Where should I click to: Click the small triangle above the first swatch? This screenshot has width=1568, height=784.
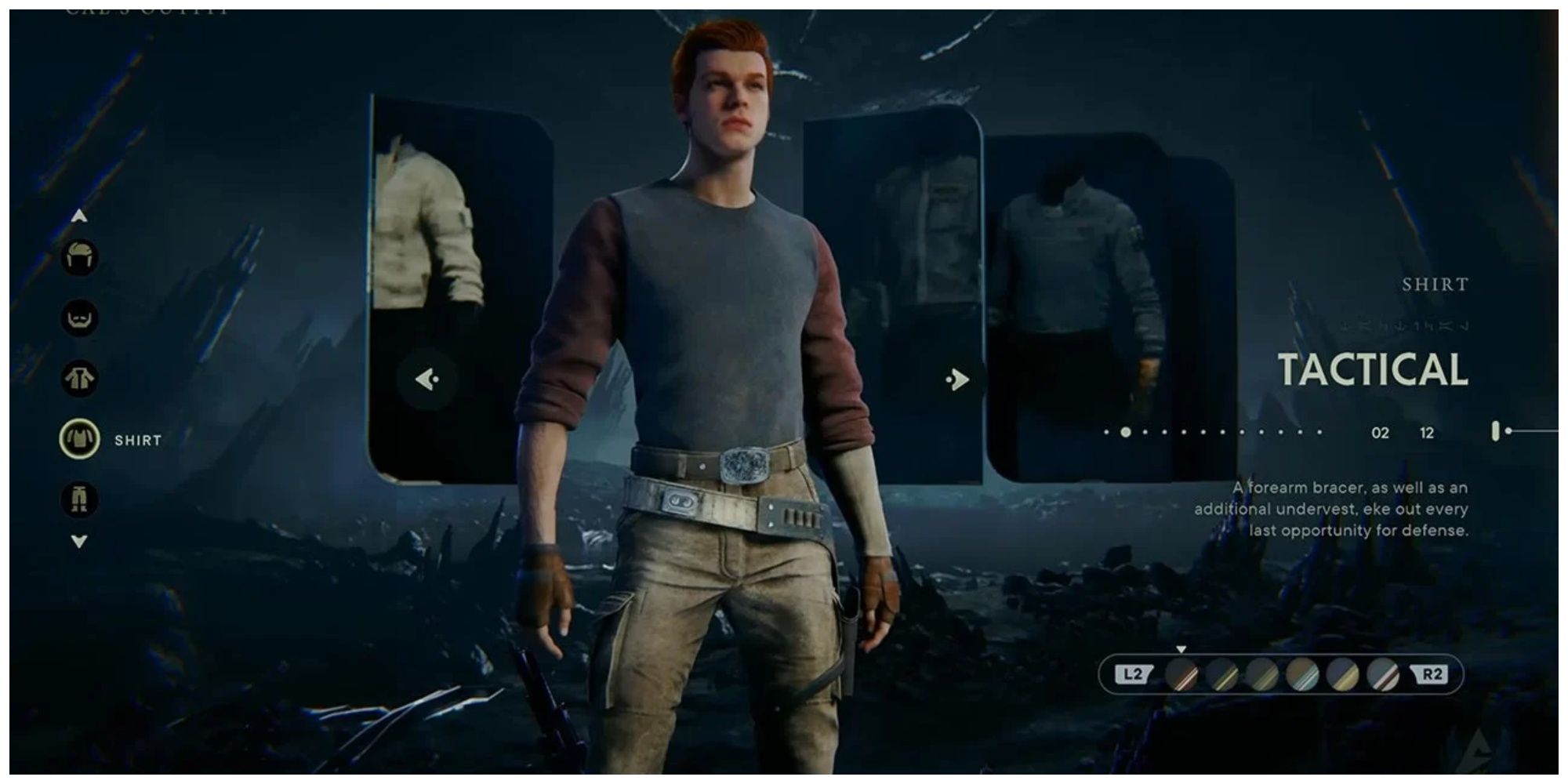click(1180, 648)
